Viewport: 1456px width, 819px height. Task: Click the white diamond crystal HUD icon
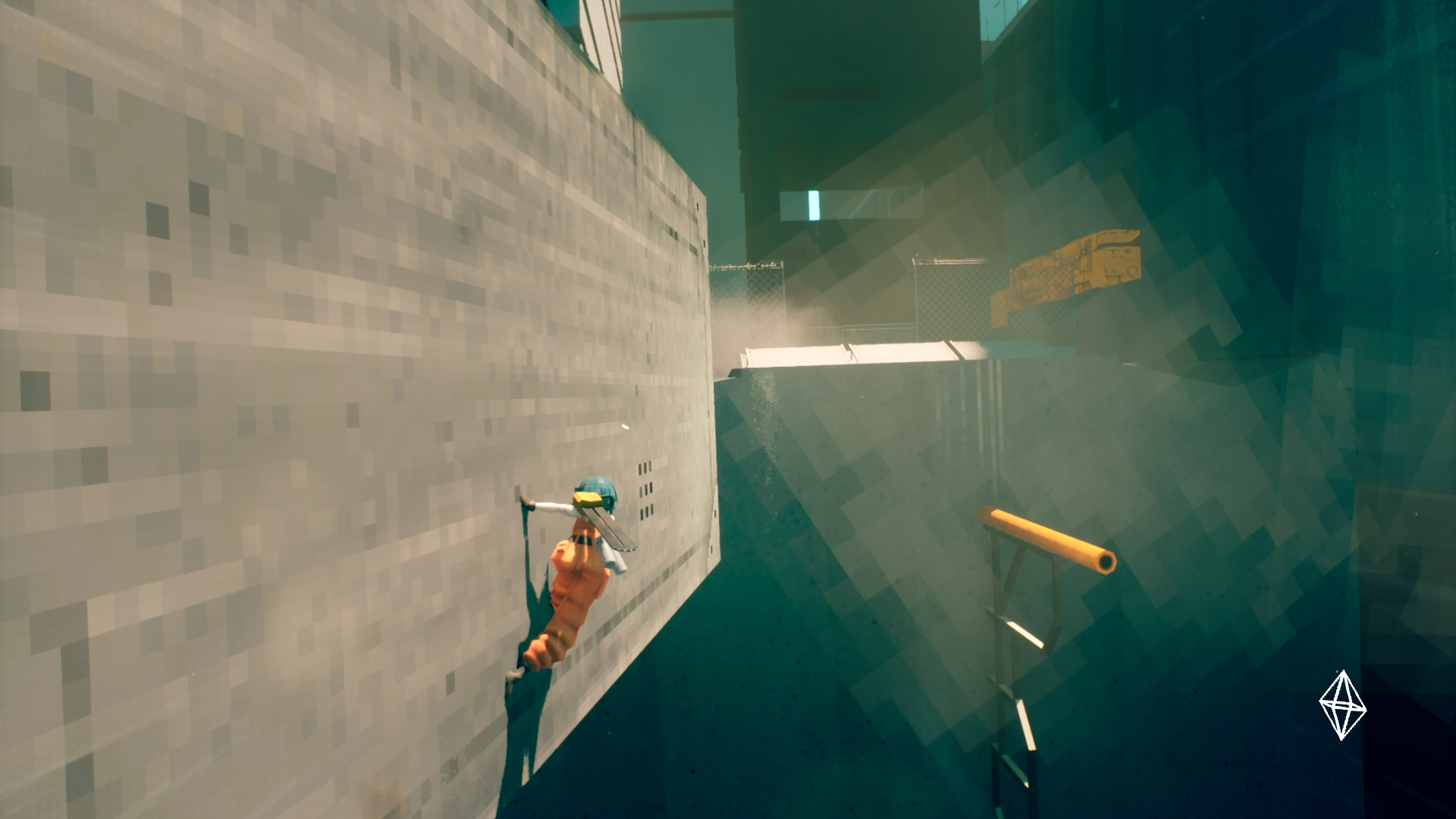coord(1342,705)
